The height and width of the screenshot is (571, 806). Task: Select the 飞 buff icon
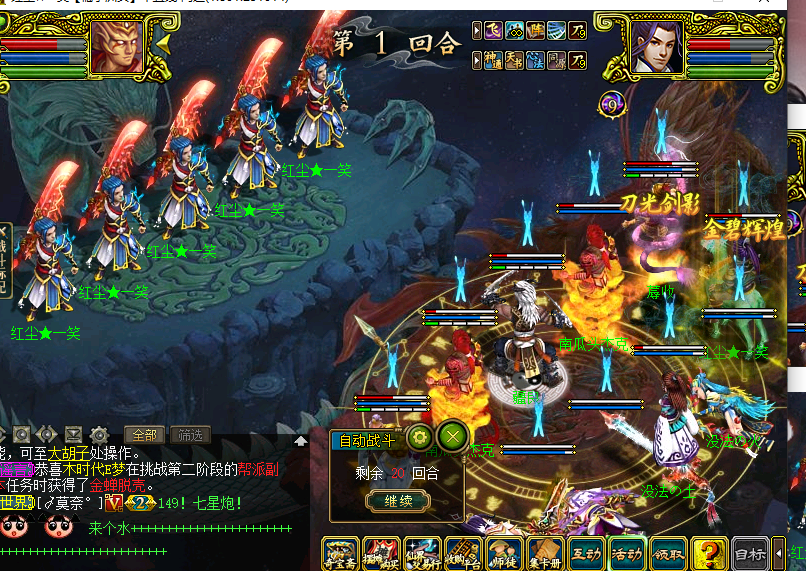(494, 30)
